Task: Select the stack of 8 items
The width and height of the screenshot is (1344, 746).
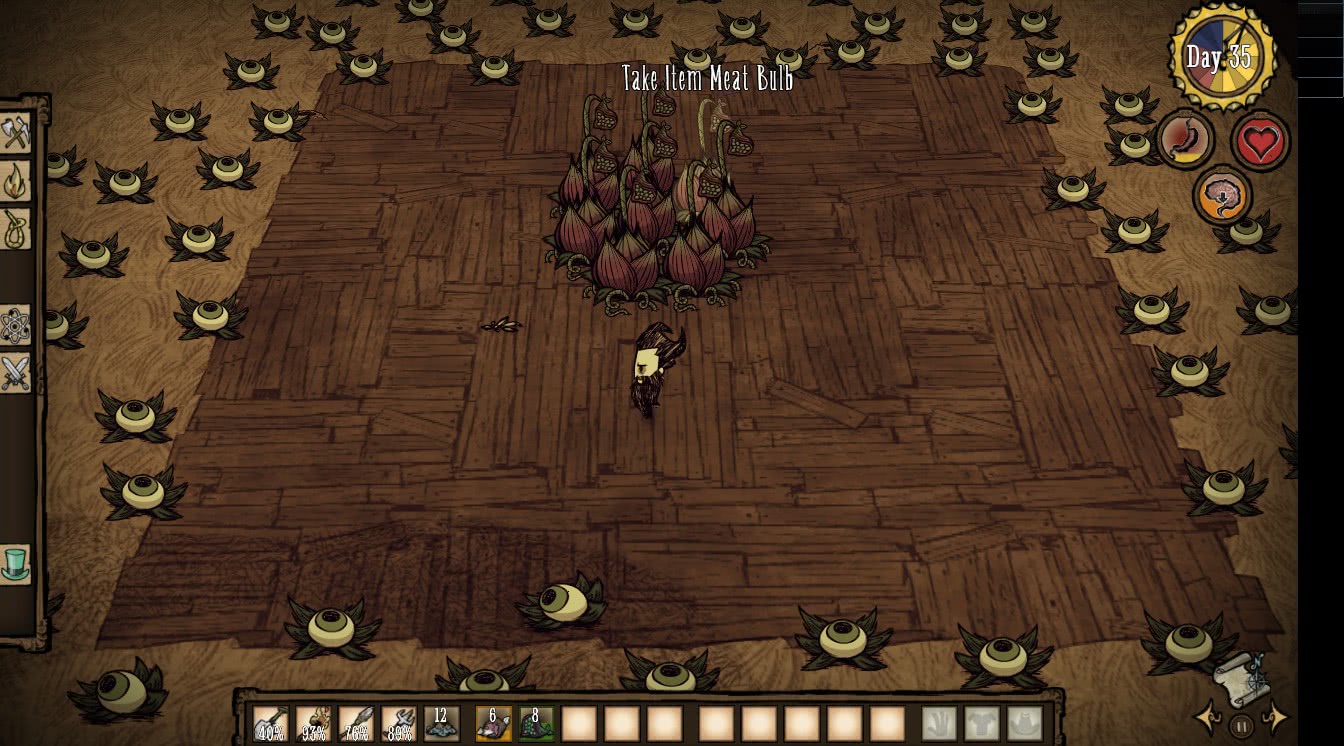Action: click(536, 723)
